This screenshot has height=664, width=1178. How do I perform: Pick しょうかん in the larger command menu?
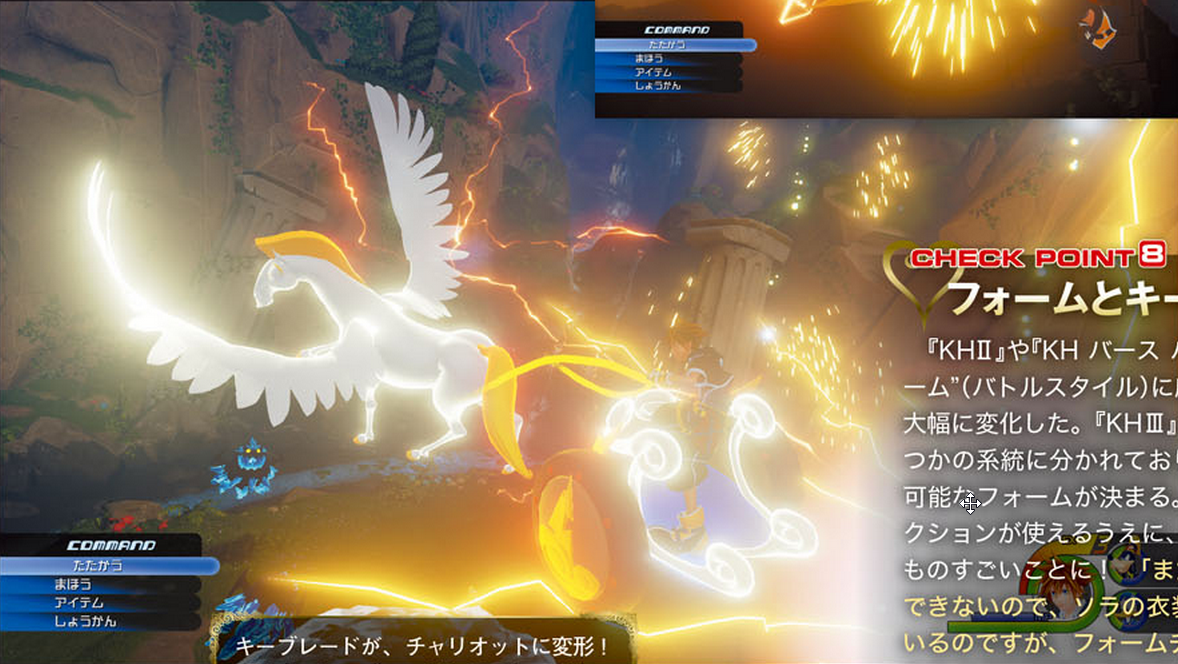point(99,622)
